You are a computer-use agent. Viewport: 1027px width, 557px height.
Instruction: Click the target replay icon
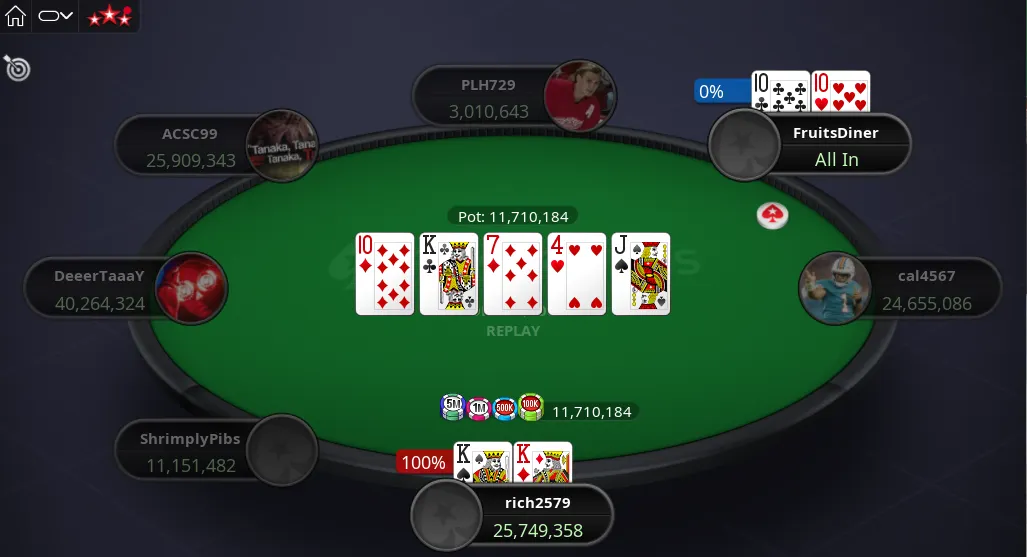17,68
